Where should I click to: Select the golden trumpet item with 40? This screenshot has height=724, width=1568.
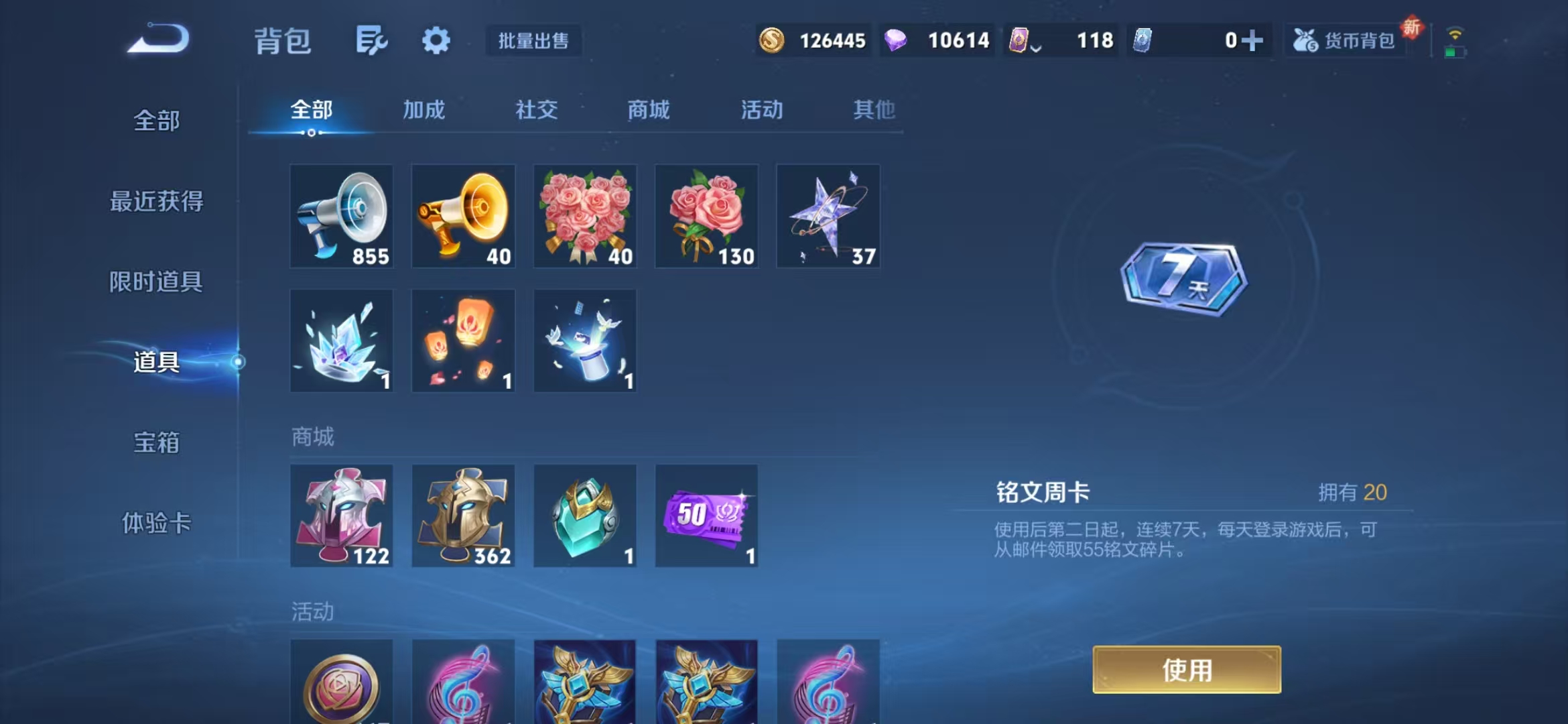coord(463,217)
